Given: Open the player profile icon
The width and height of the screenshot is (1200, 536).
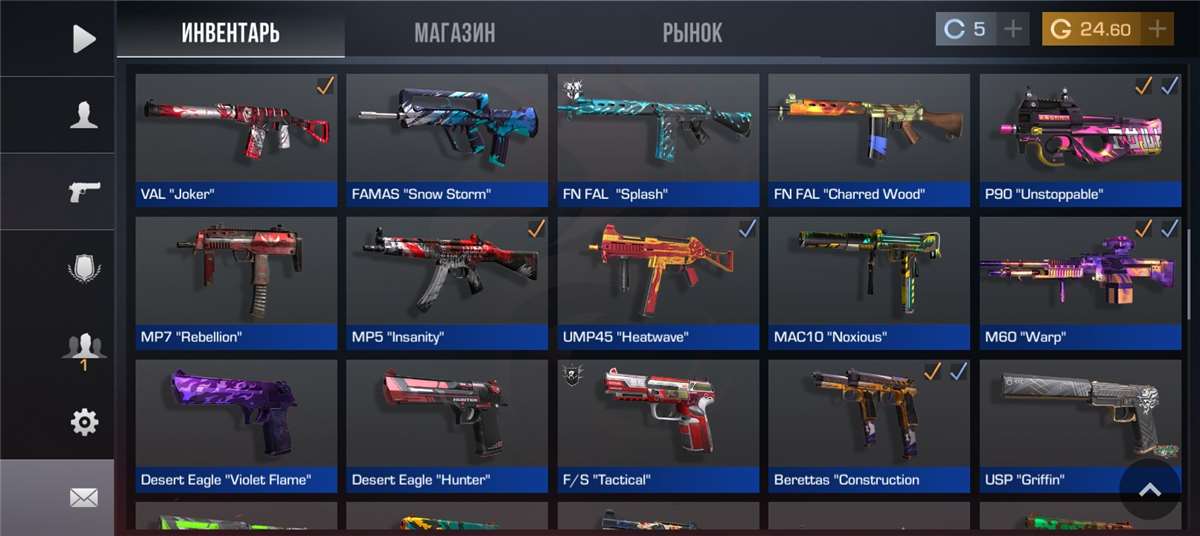Looking at the screenshot, I should [x=84, y=116].
